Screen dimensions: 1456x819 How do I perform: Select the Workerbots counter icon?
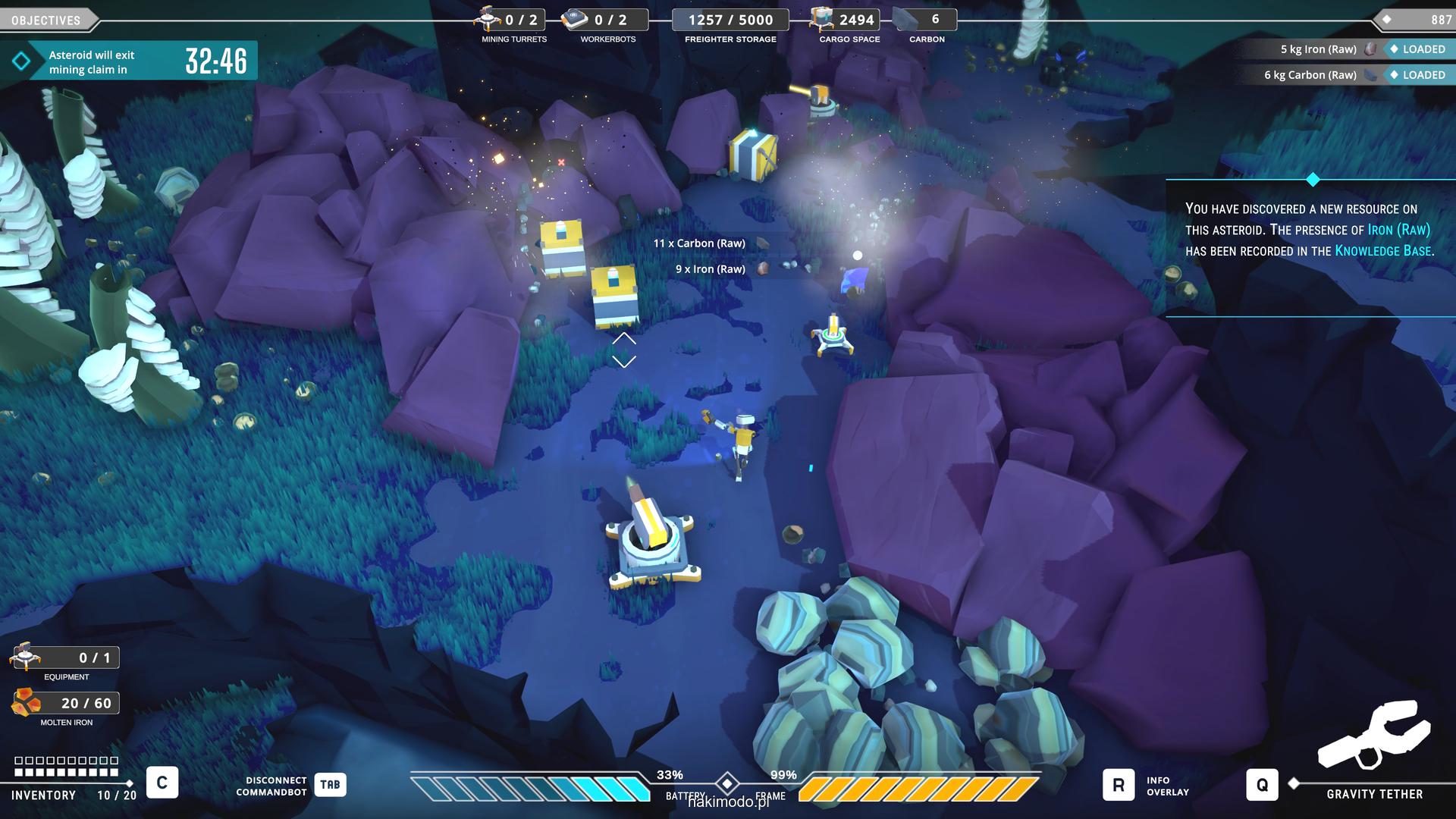click(575, 19)
